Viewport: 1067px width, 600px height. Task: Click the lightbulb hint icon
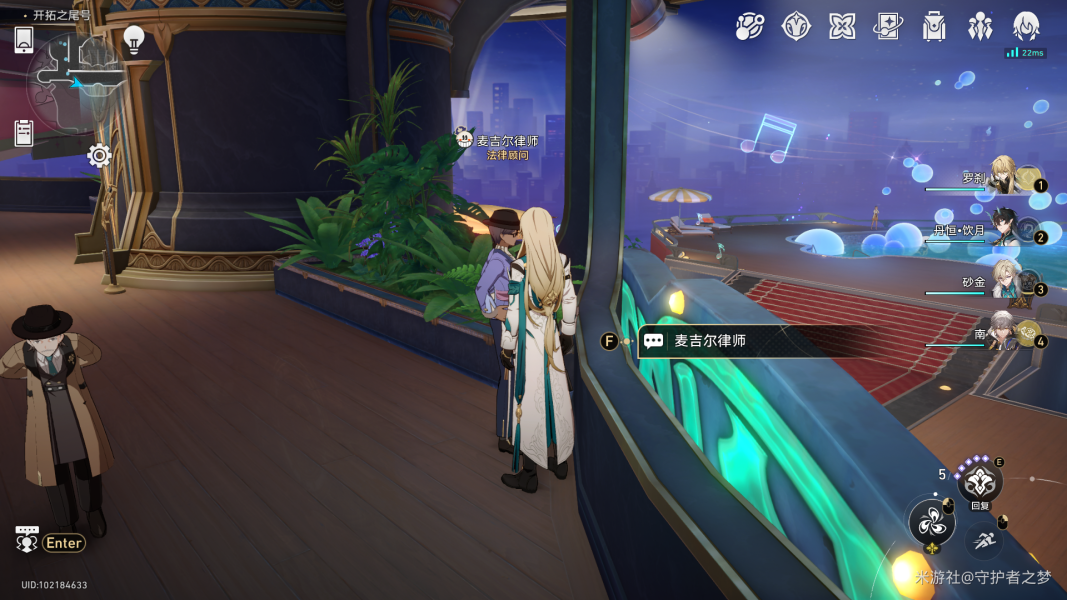(x=134, y=39)
